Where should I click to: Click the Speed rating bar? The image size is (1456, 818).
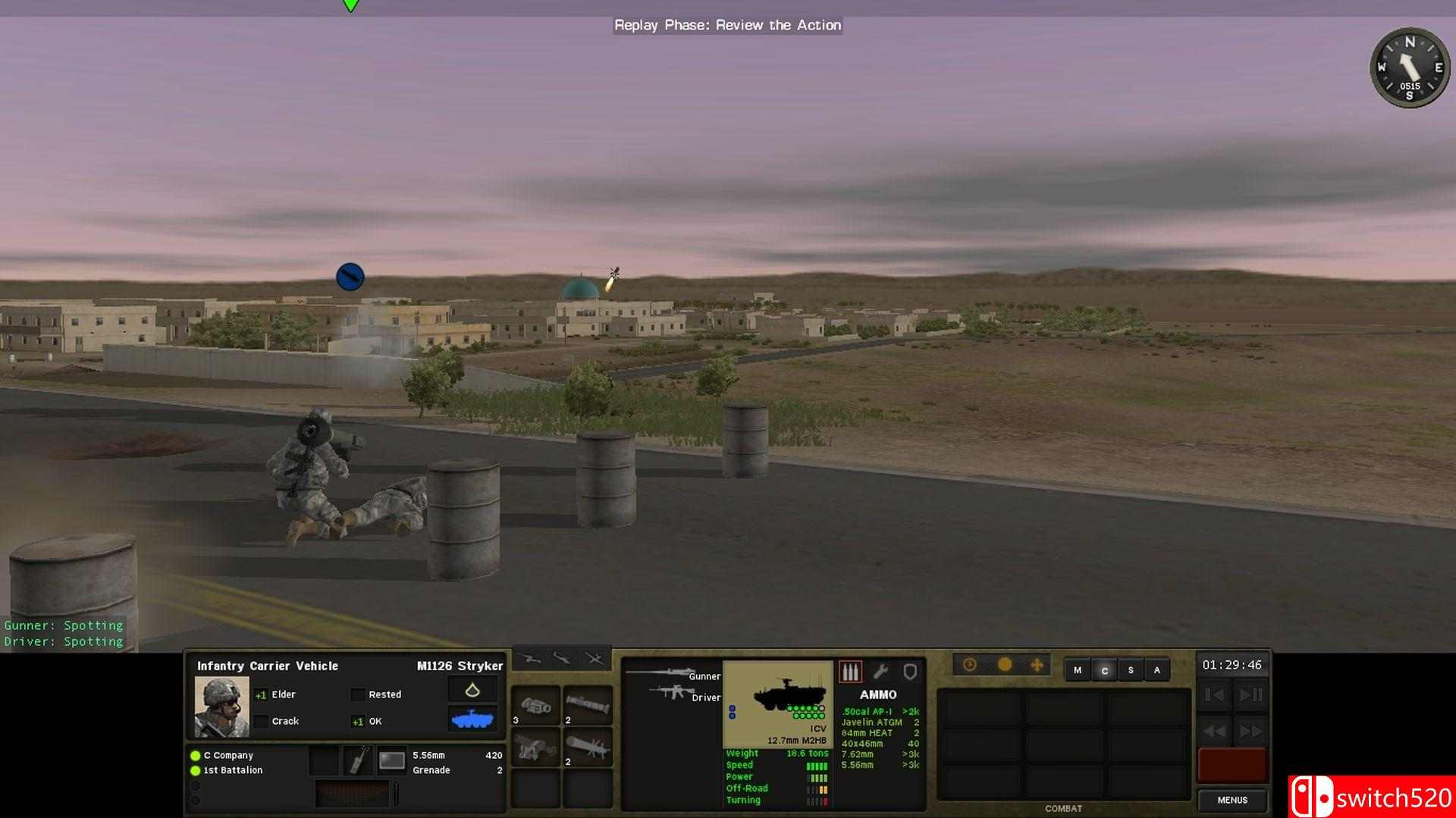pyautogui.click(x=815, y=765)
